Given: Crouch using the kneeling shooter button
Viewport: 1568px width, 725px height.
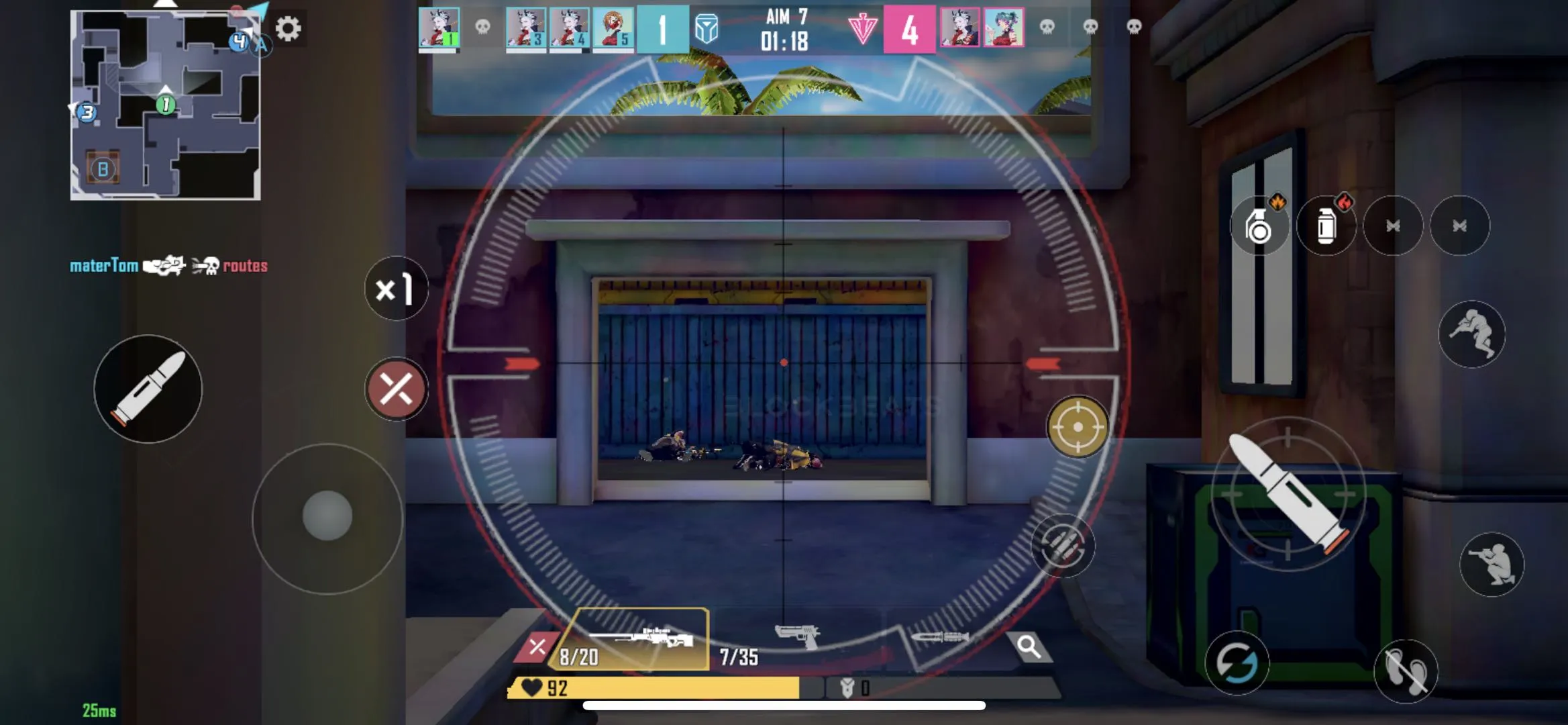Looking at the screenshot, I should pos(1492,564).
